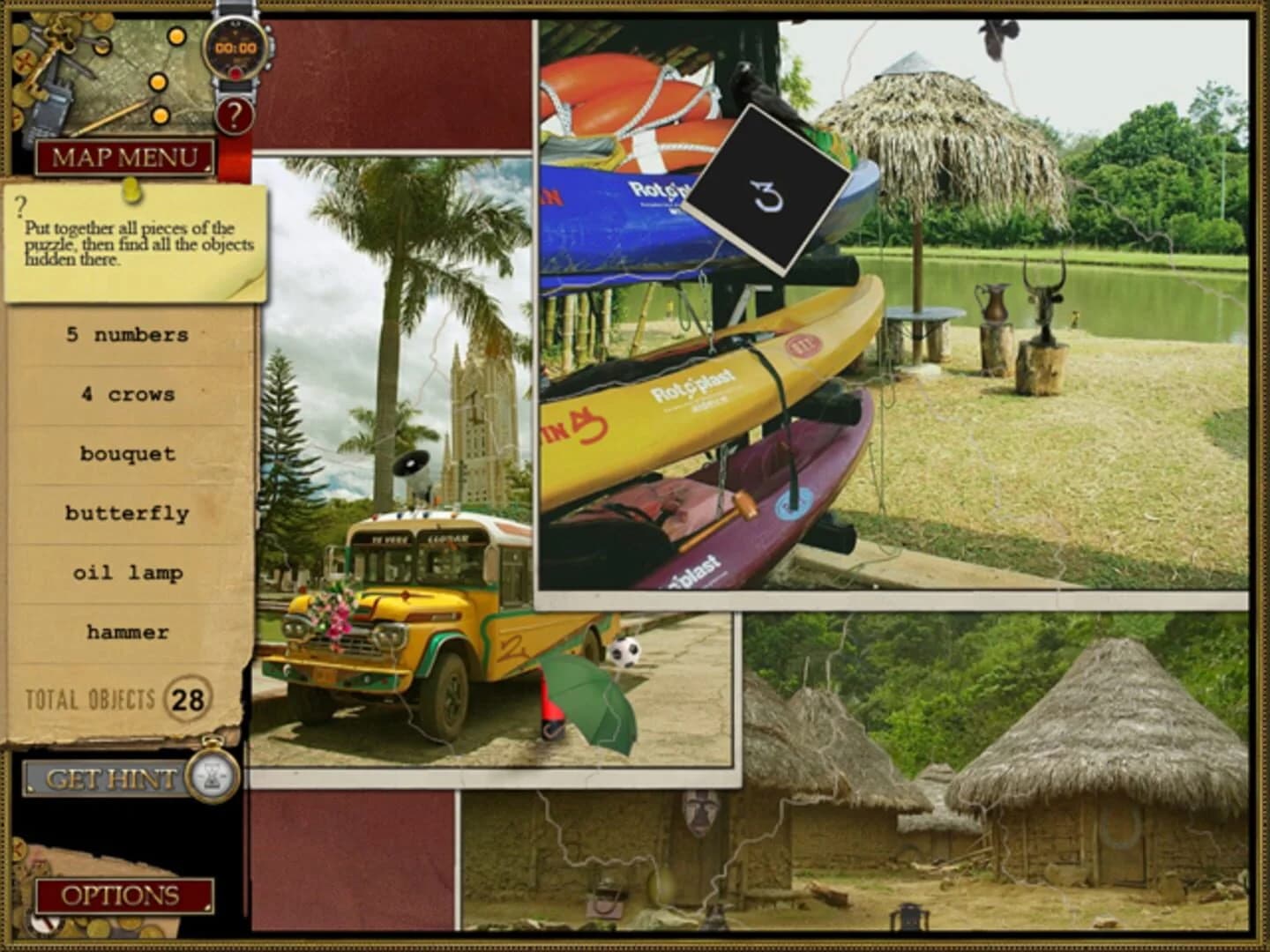Open the Map Menu
Image resolution: width=1270 pixels, height=952 pixels.
(x=126, y=157)
